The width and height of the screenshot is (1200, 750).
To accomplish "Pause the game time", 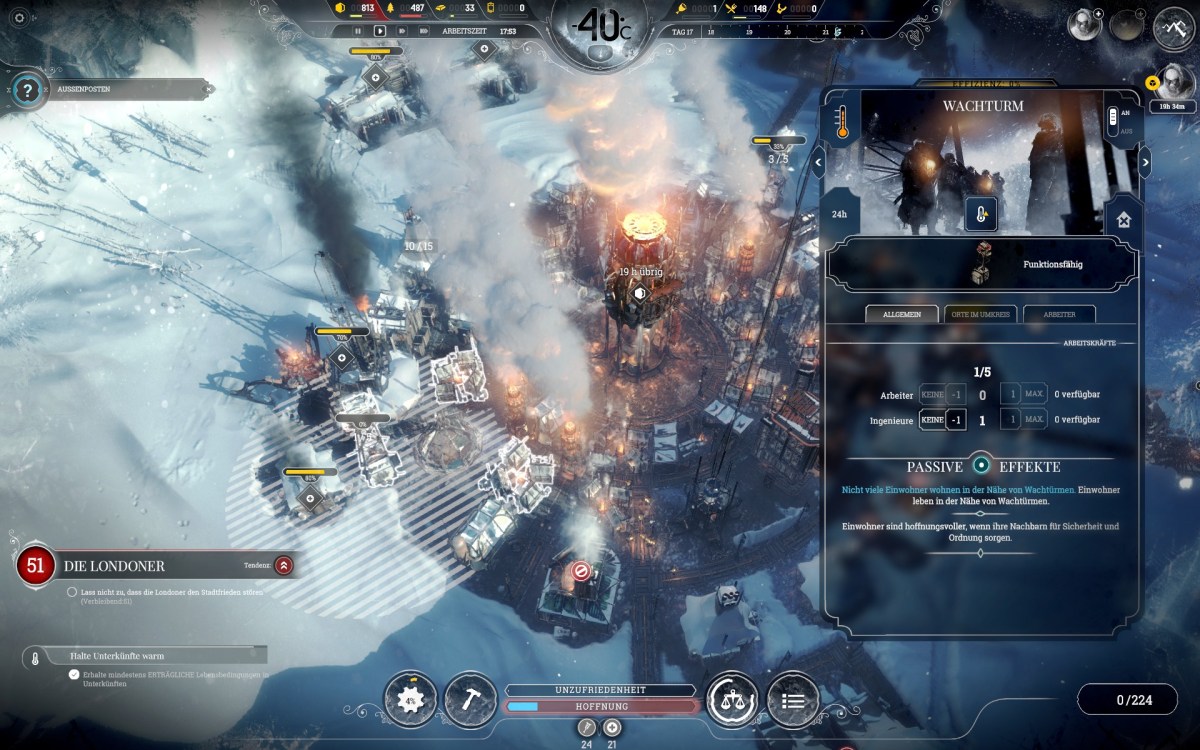I will [x=360, y=31].
